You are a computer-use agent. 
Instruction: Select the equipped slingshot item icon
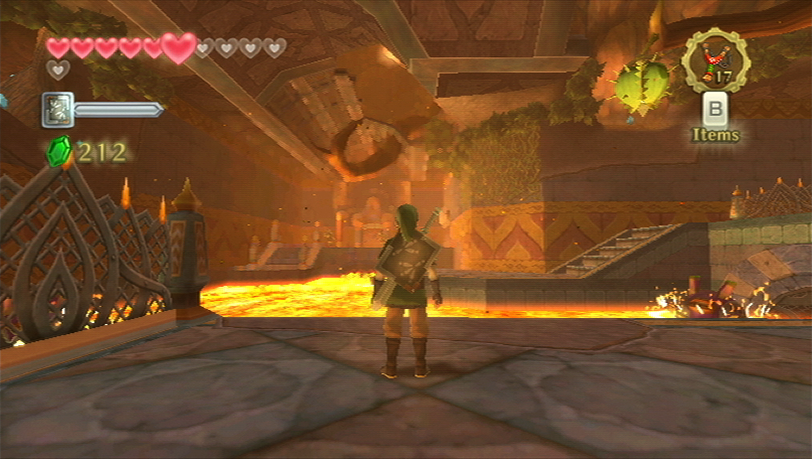[x=715, y=60]
